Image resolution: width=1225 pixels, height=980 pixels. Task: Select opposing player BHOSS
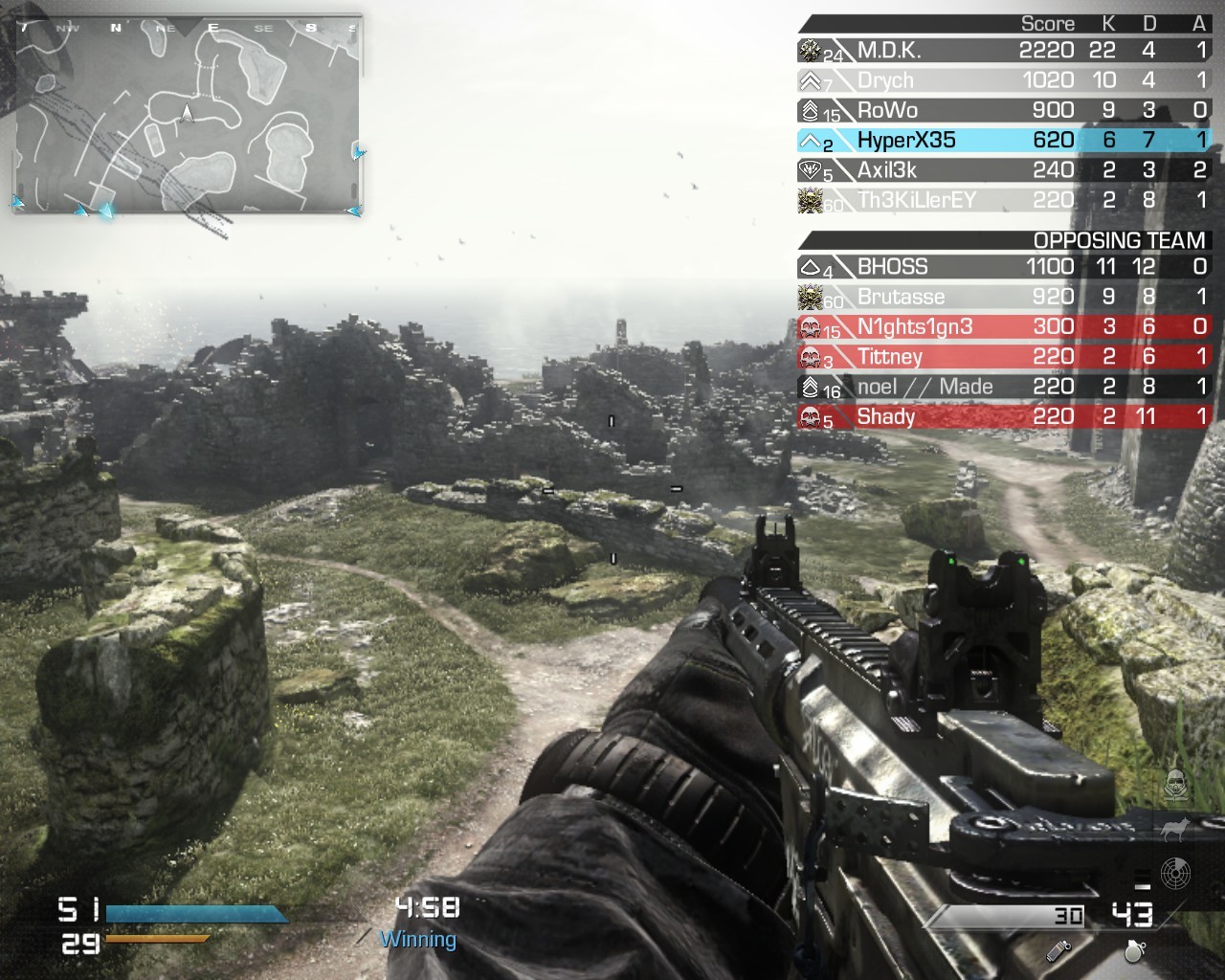coord(1003,267)
